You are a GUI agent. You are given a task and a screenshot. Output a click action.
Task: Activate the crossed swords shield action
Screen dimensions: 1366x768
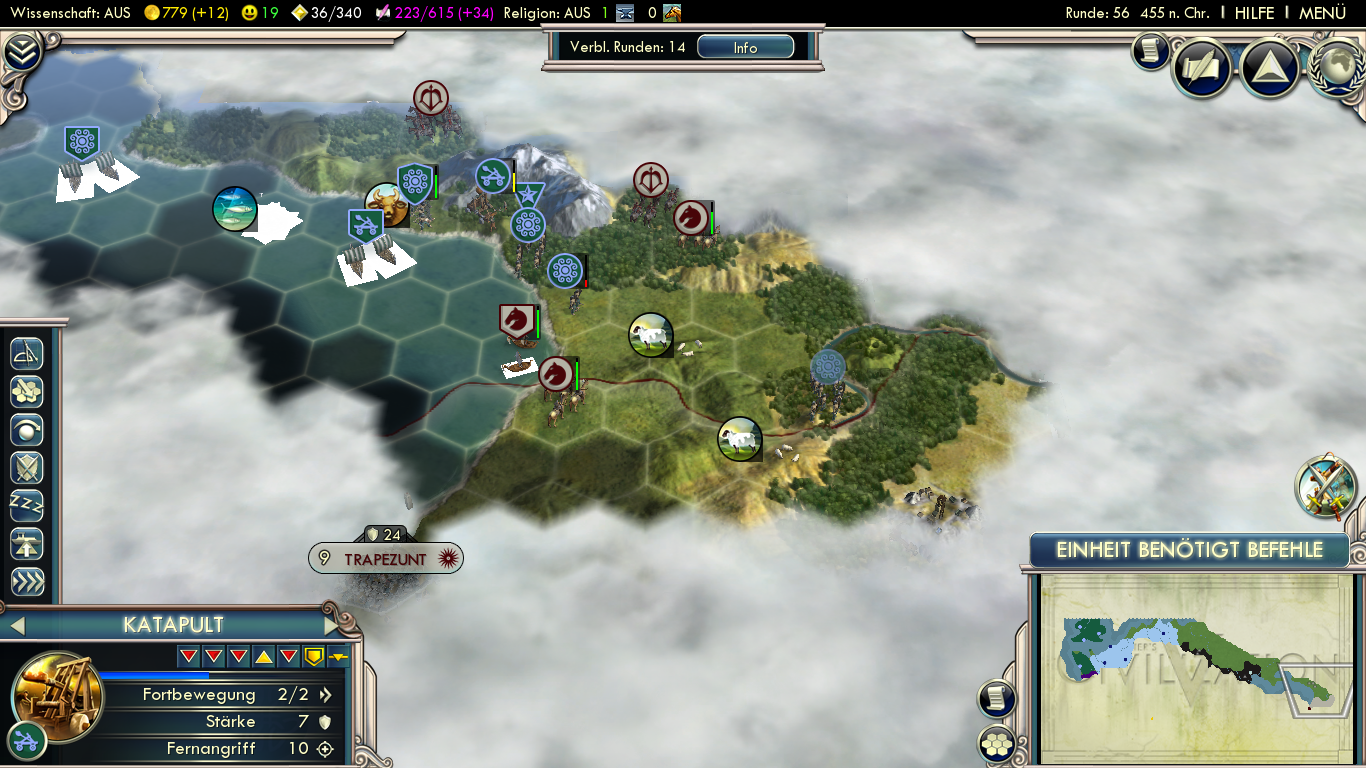(27, 468)
